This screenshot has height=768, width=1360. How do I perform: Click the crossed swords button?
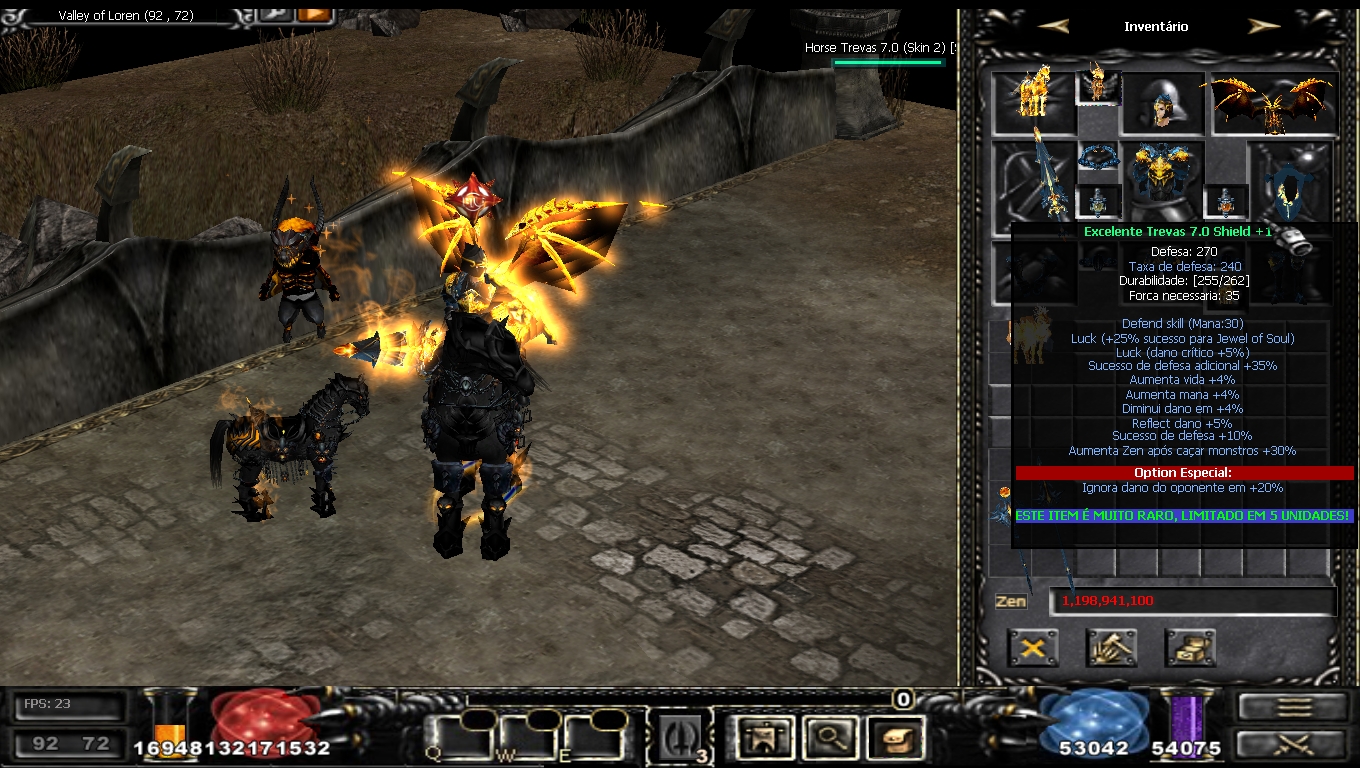pos(1294,744)
